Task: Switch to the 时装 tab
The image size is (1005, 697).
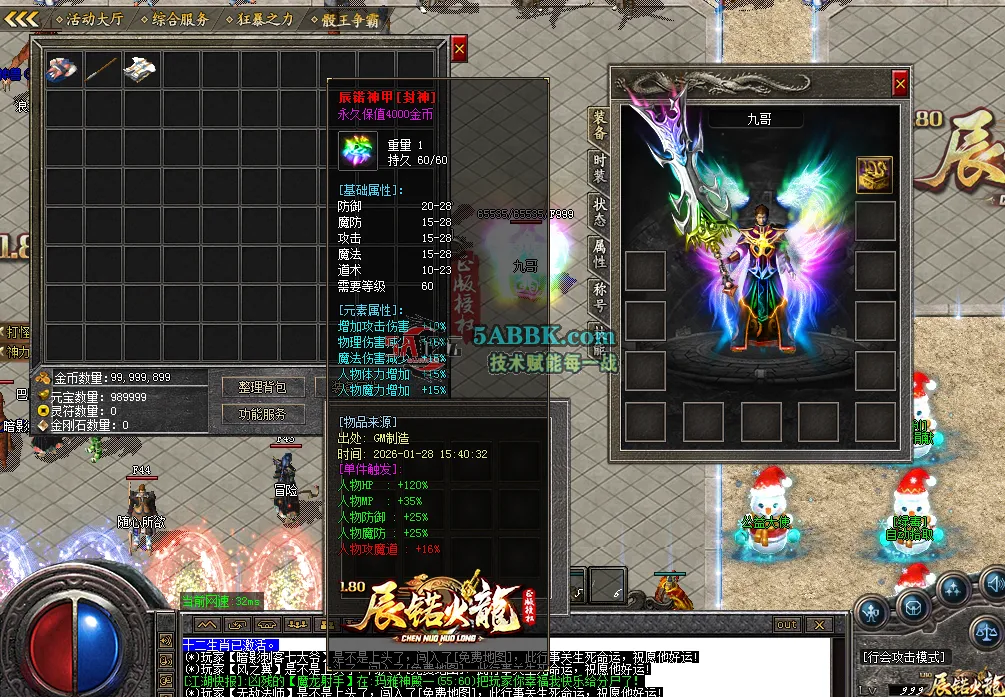Action: coord(599,167)
